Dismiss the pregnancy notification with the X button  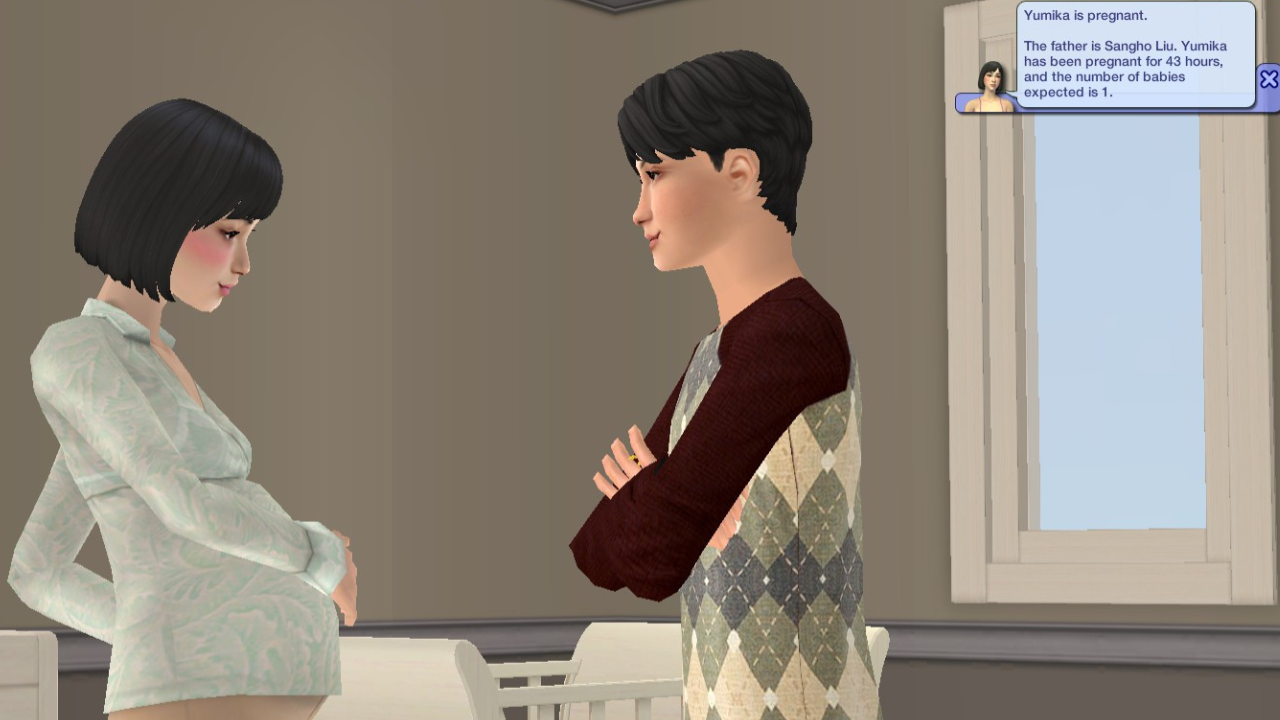point(1268,79)
